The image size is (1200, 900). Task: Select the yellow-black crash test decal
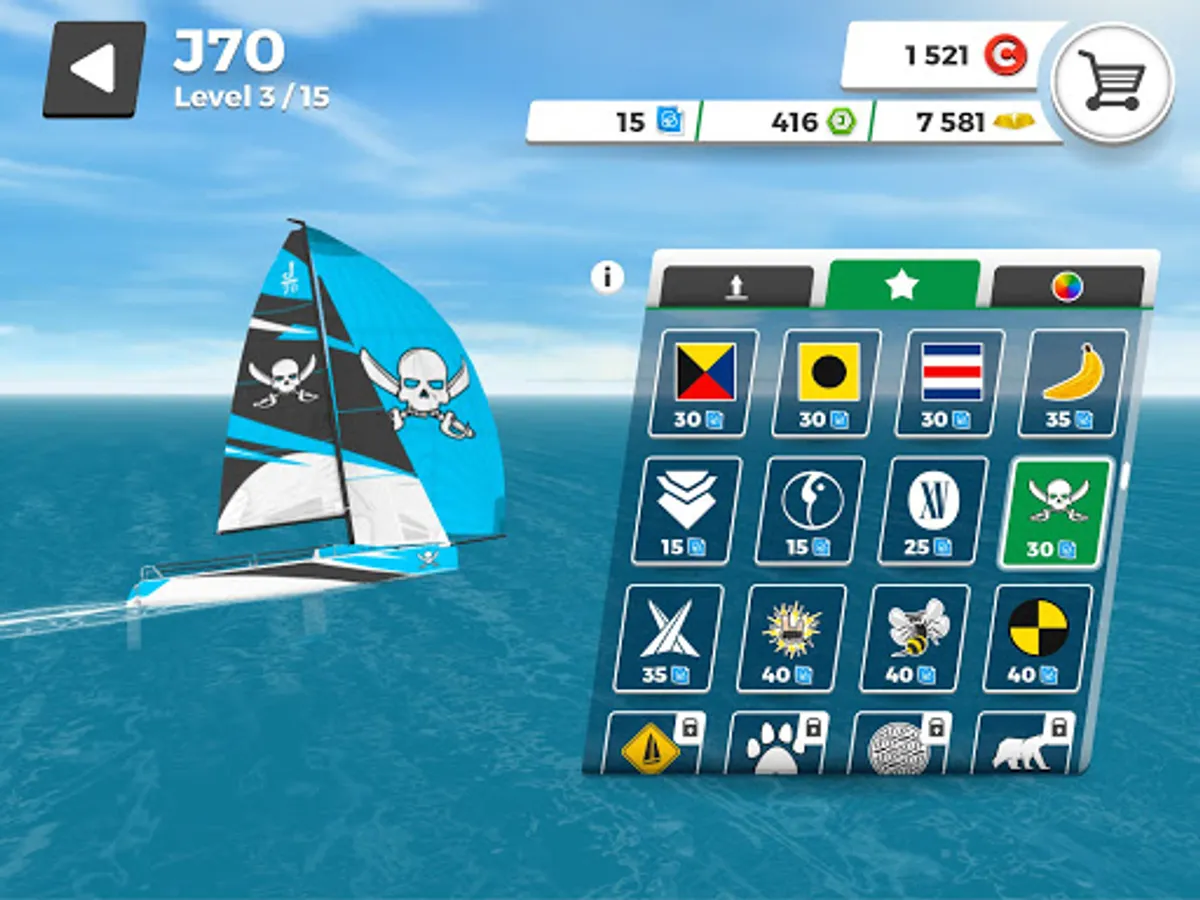coord(1038,638)
